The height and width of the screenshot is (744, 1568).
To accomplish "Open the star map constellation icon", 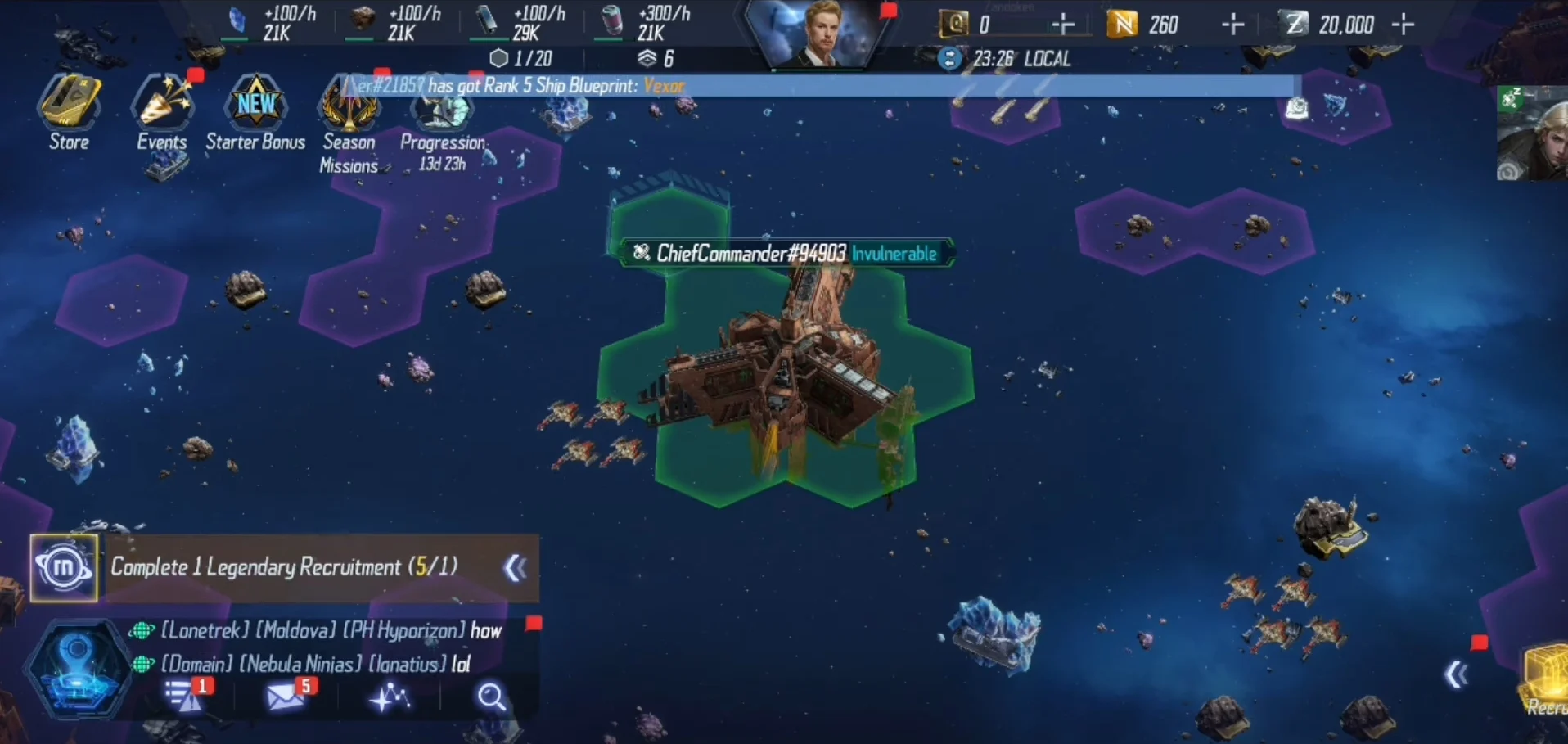I will (390, 697).
